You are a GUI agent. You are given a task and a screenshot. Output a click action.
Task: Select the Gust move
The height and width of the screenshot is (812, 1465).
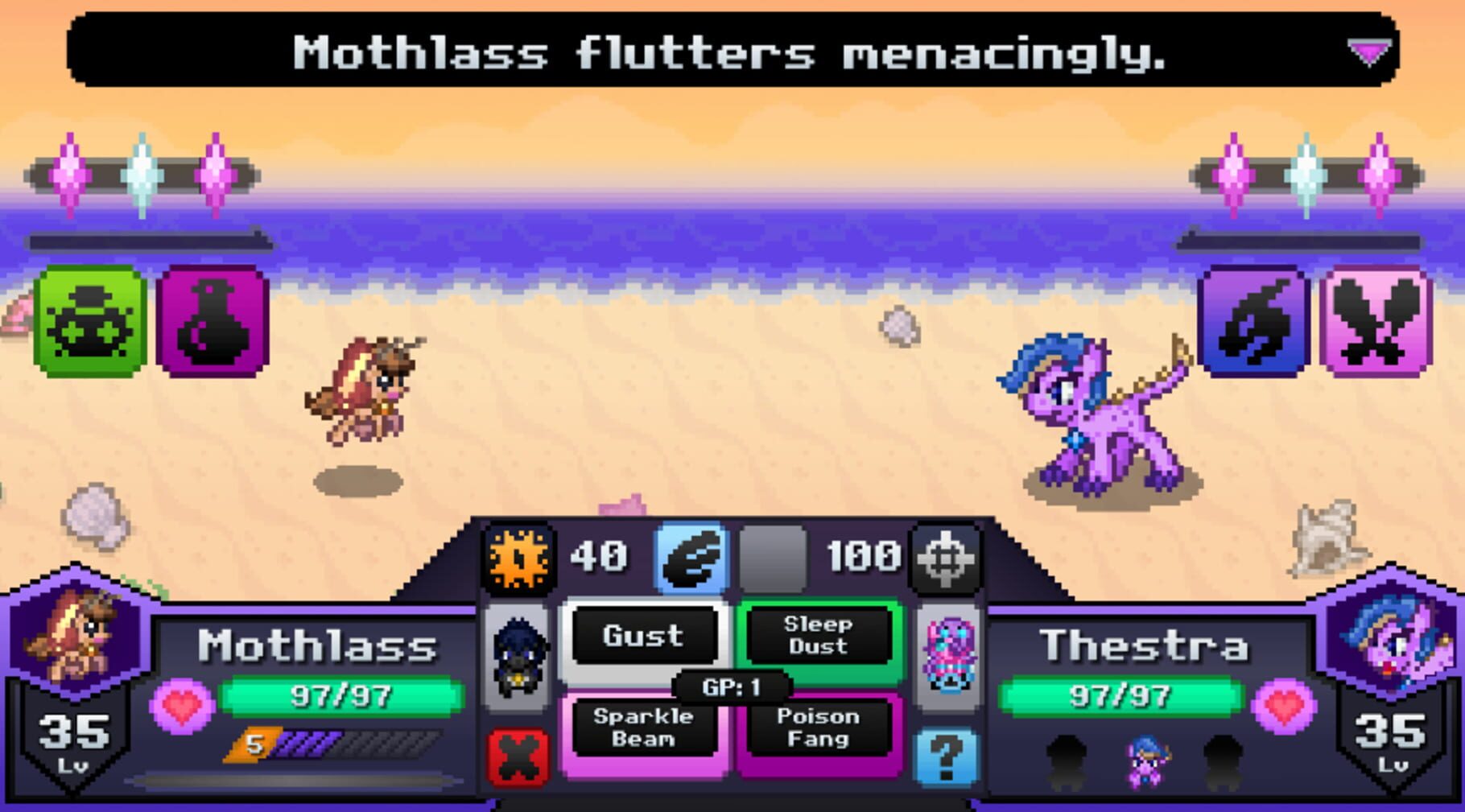click(x=643, y=636)
